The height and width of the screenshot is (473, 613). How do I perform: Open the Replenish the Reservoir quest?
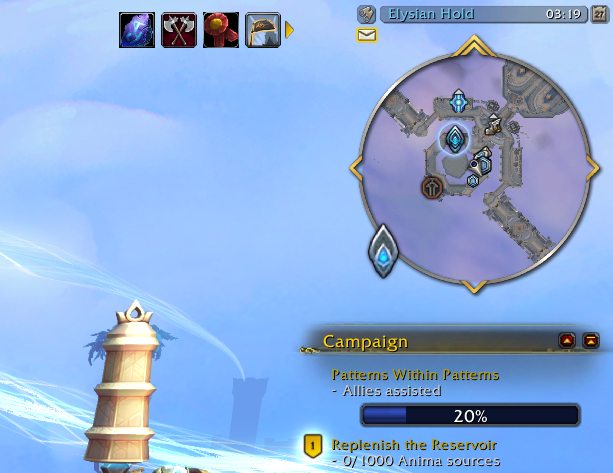coord(414,444)
